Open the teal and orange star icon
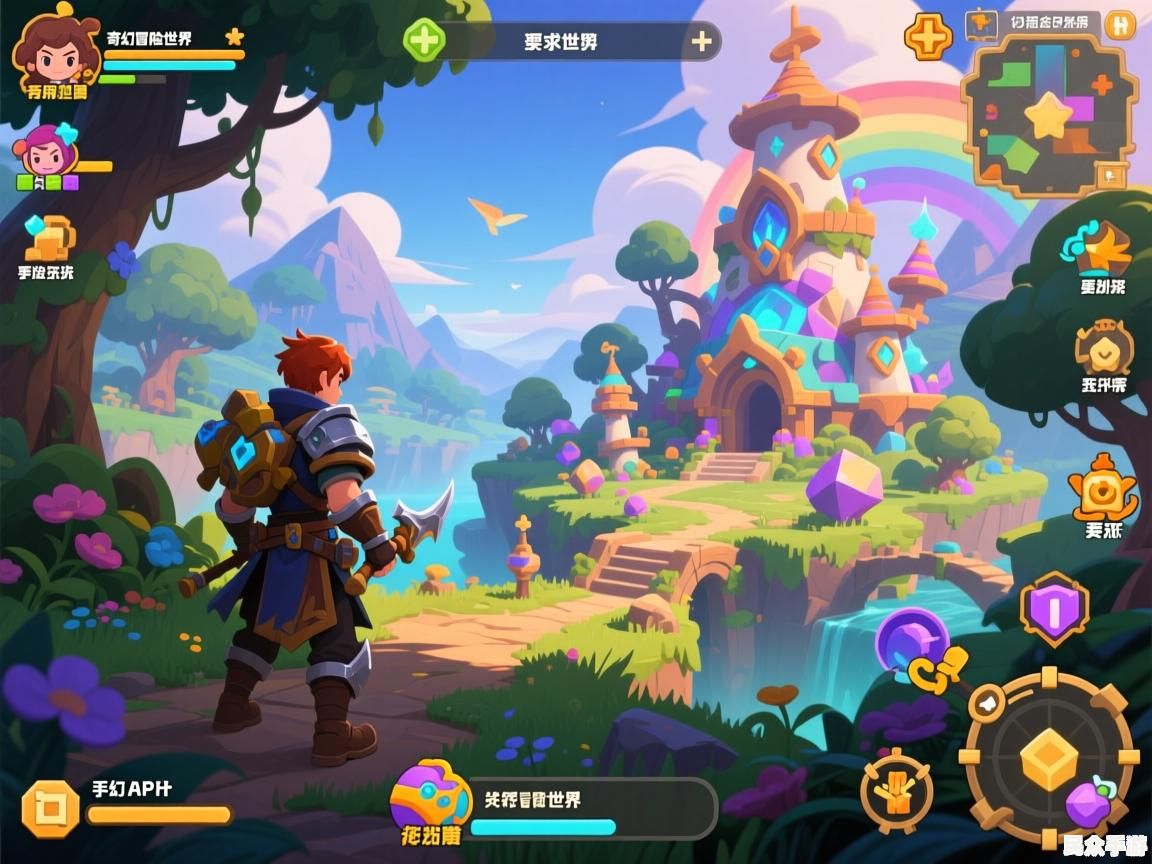1152x864 pixels. coord(1098,247)
